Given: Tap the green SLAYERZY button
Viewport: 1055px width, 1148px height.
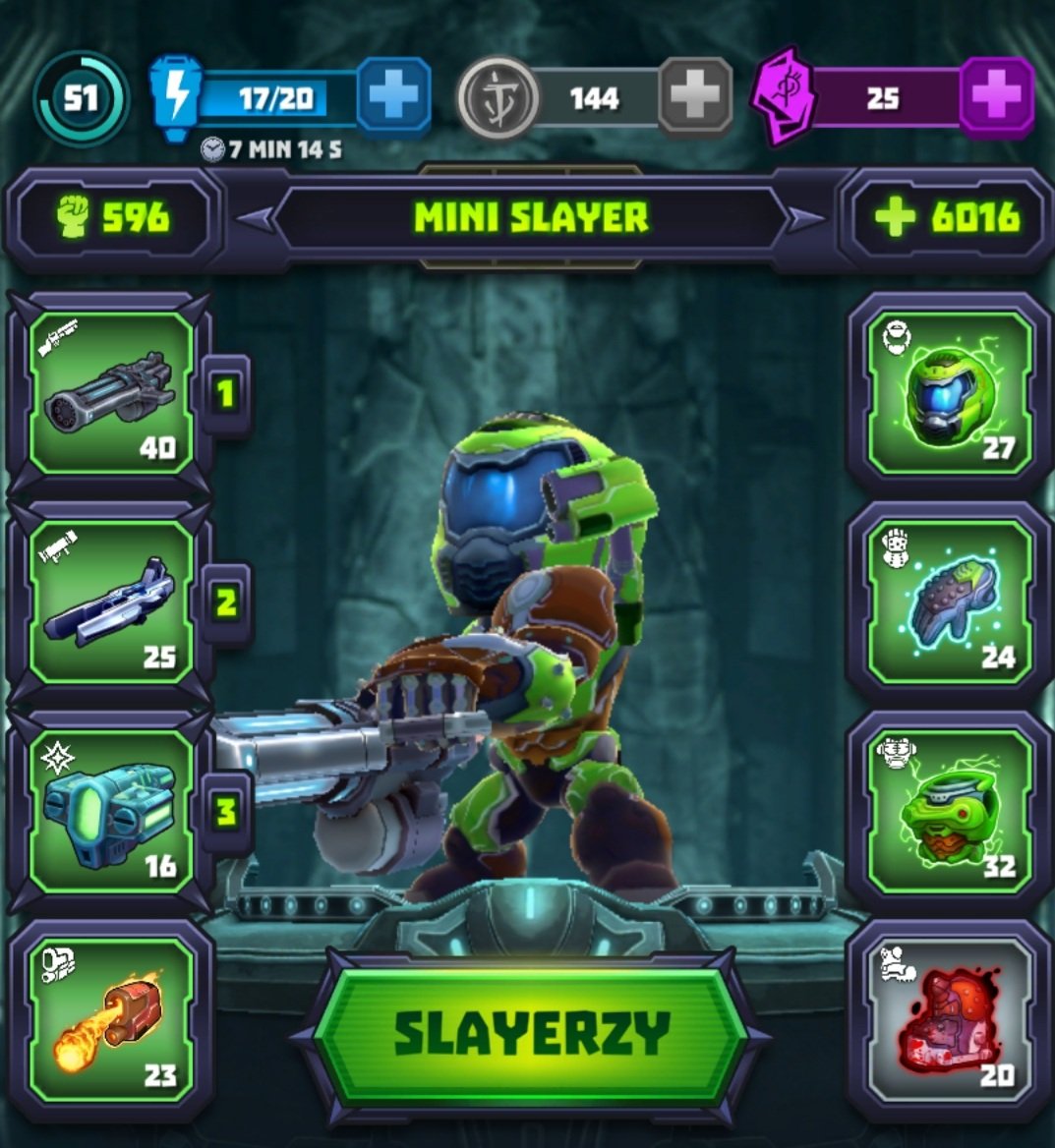Looking at the screenshot, I should pos(531,1034).
